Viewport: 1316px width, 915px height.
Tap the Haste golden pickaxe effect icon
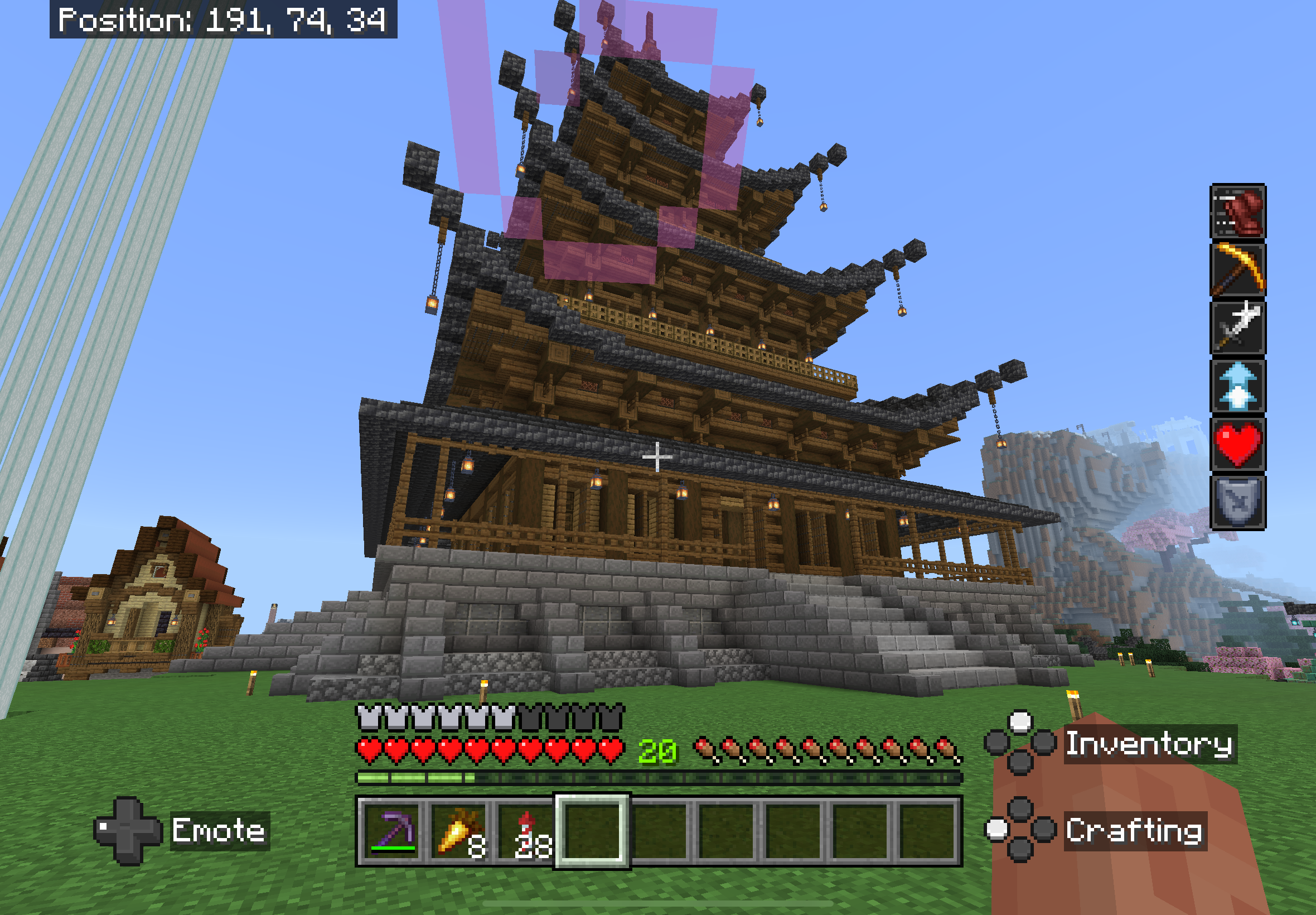(x=1237, y=269)
